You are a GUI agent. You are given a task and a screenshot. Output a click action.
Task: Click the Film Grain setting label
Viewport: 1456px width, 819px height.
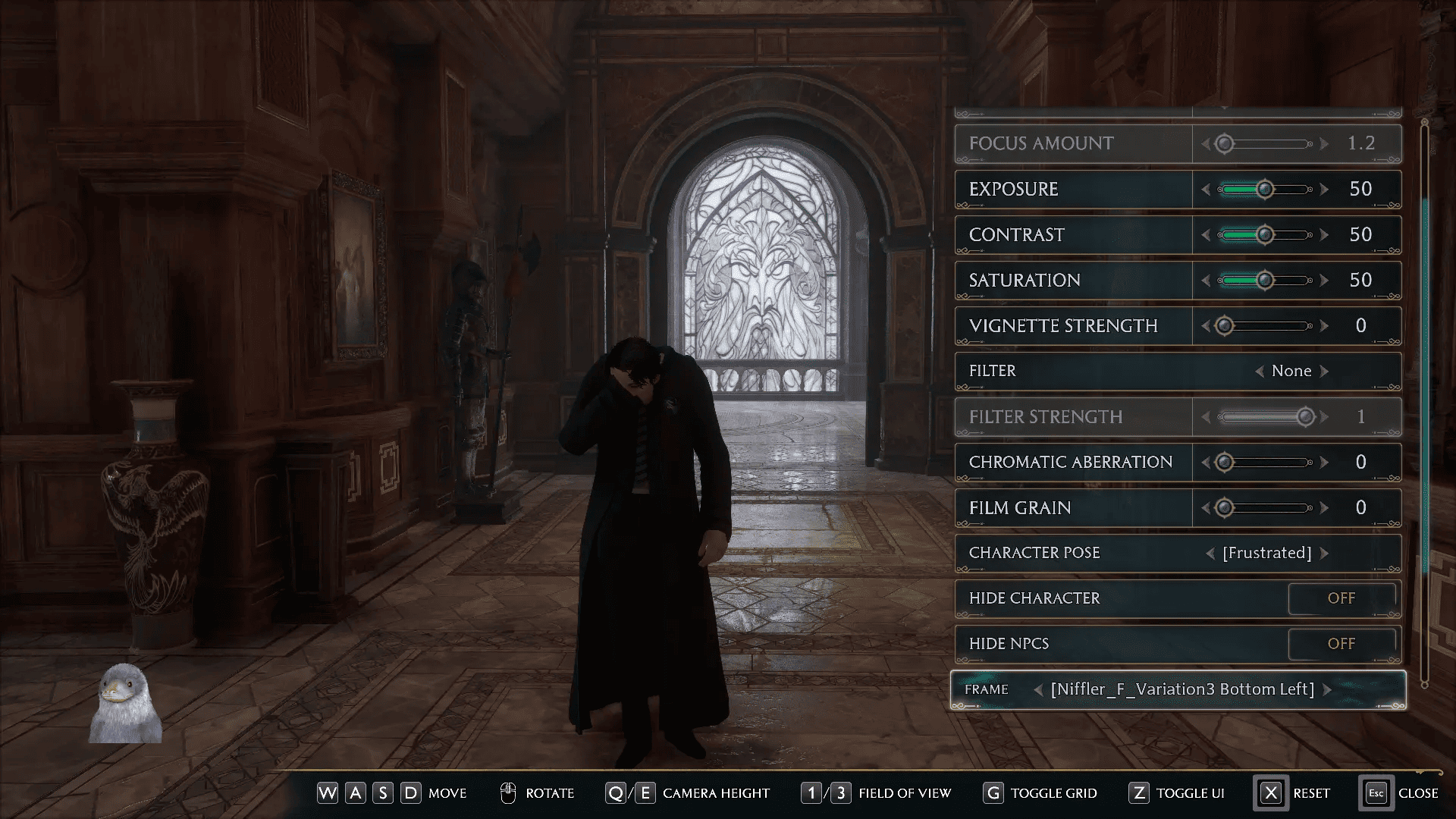1018,507
